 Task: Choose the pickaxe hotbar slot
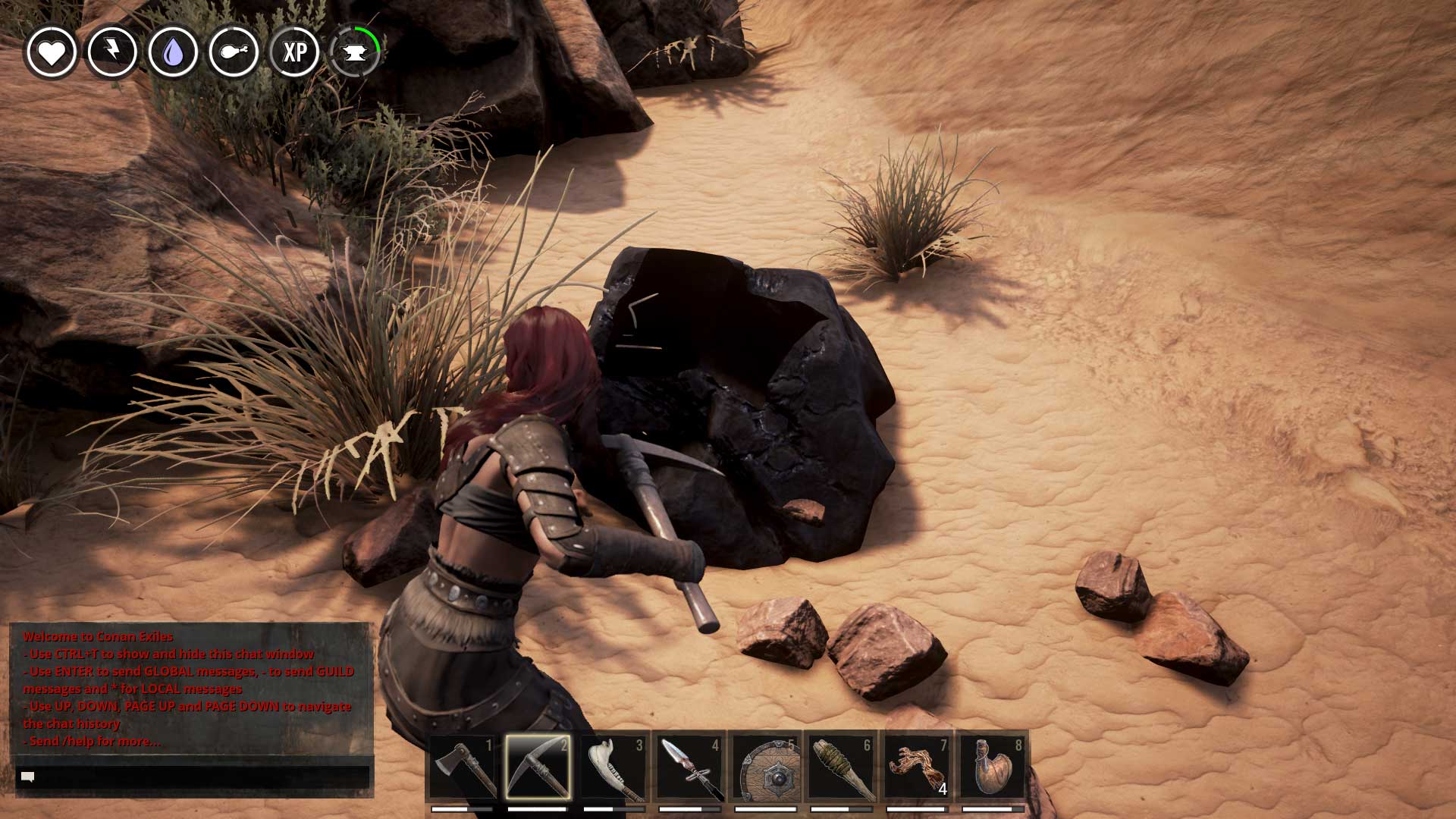click(538, 767)
